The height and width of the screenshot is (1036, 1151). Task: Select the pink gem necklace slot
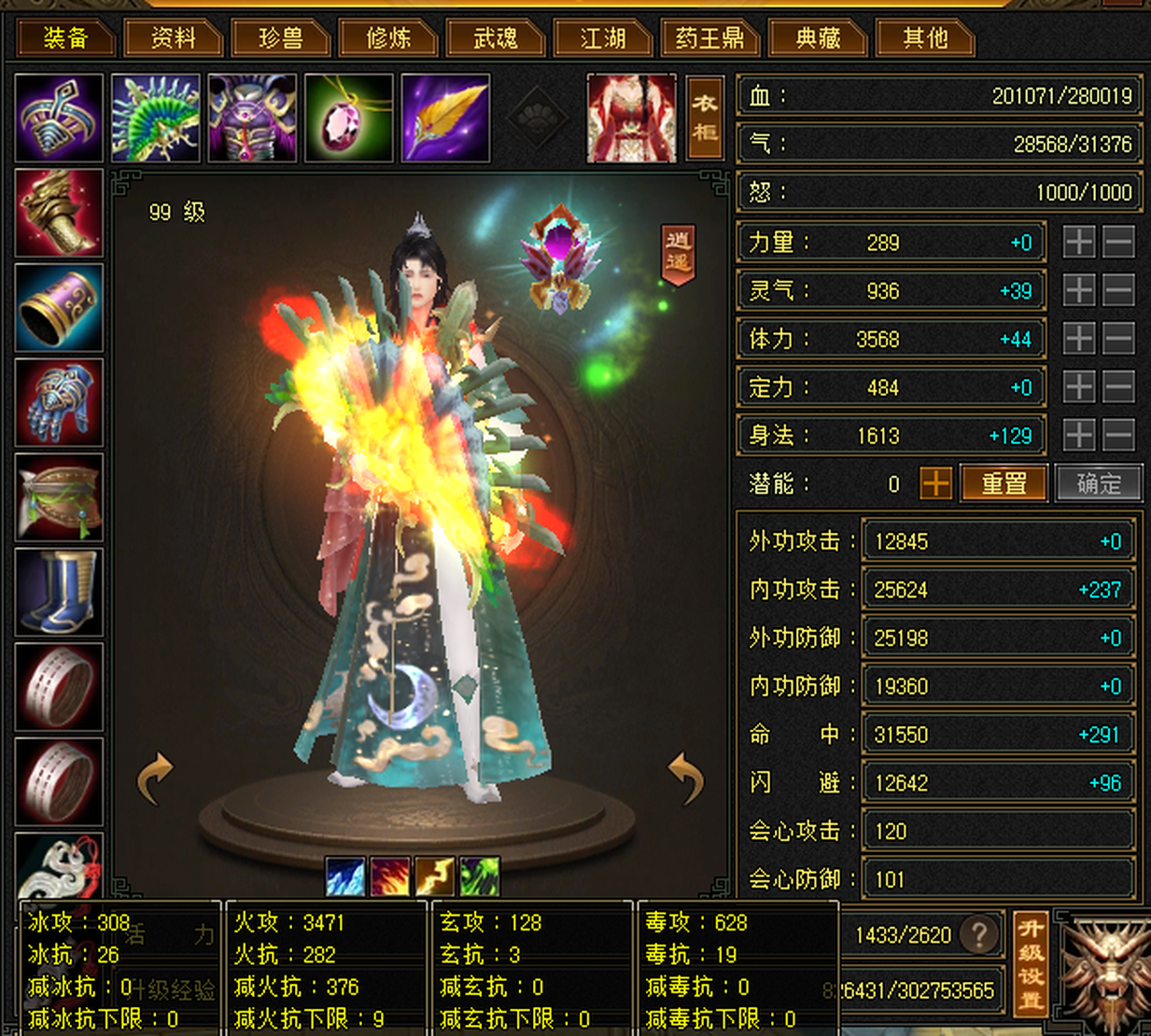(348, 119)
